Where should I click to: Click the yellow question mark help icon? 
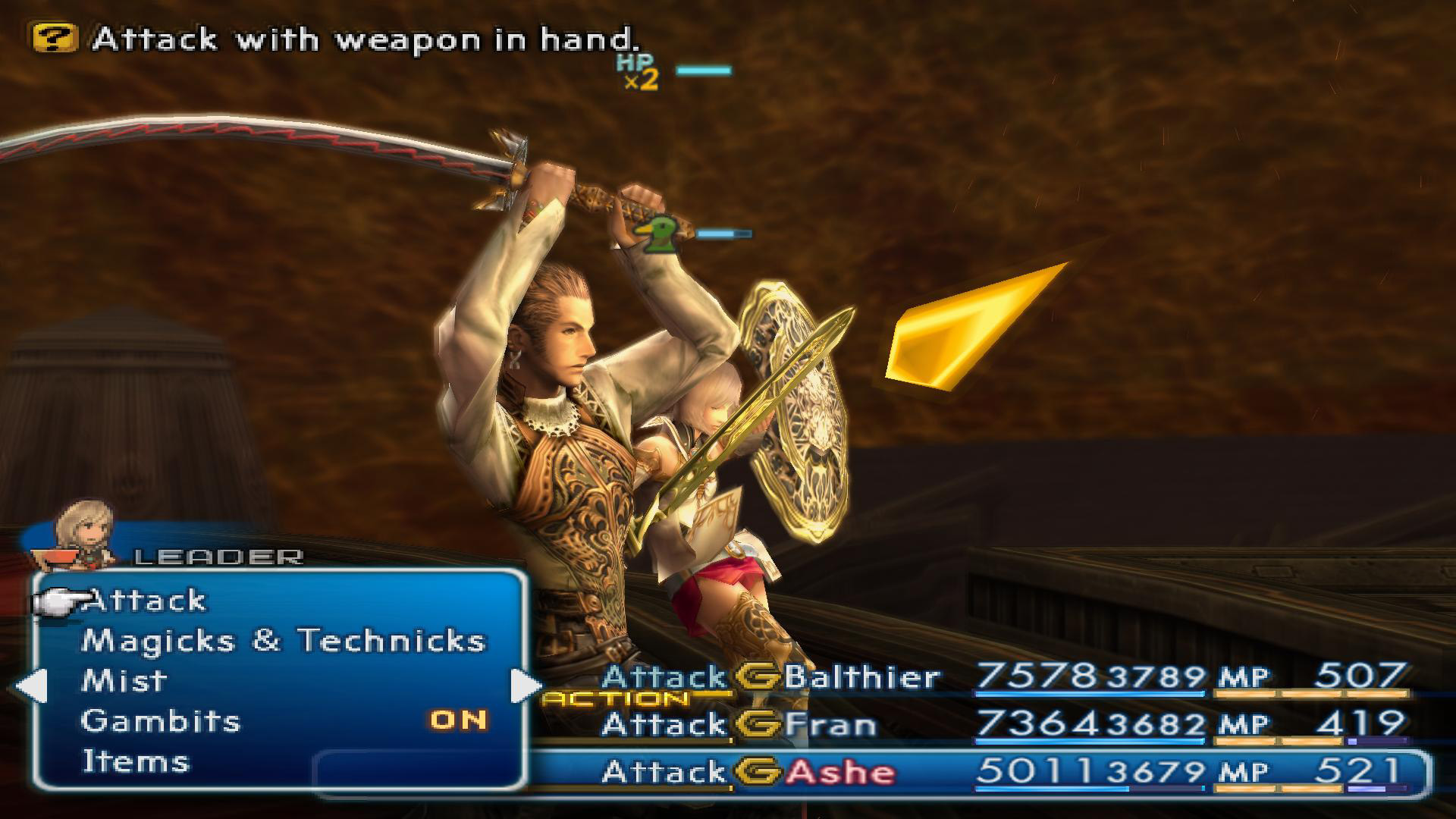click(55, 38)
